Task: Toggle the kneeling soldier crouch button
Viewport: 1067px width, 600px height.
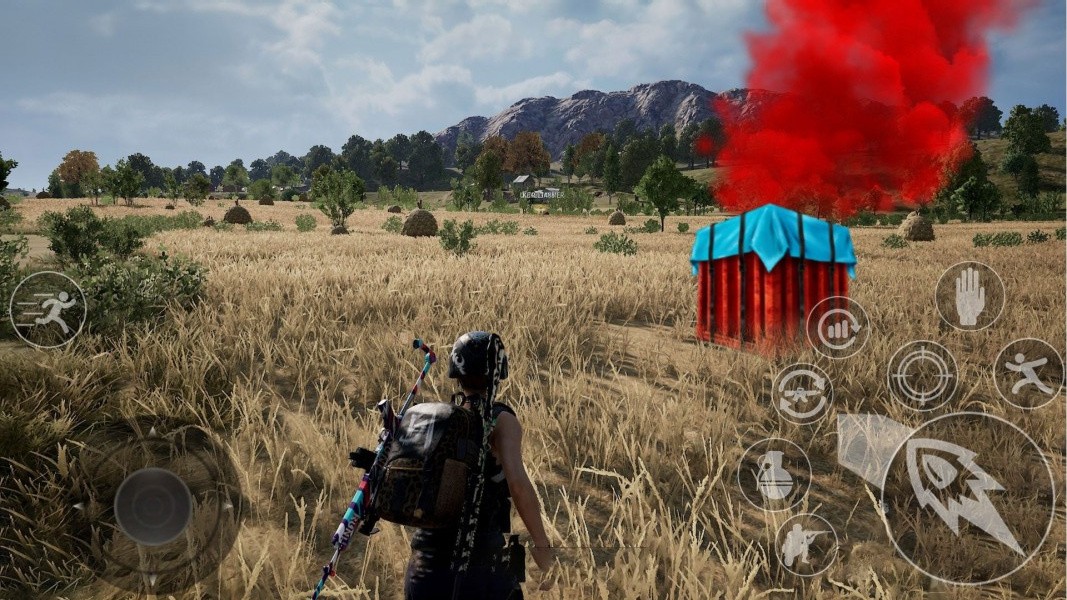Action: click(806, 545)
